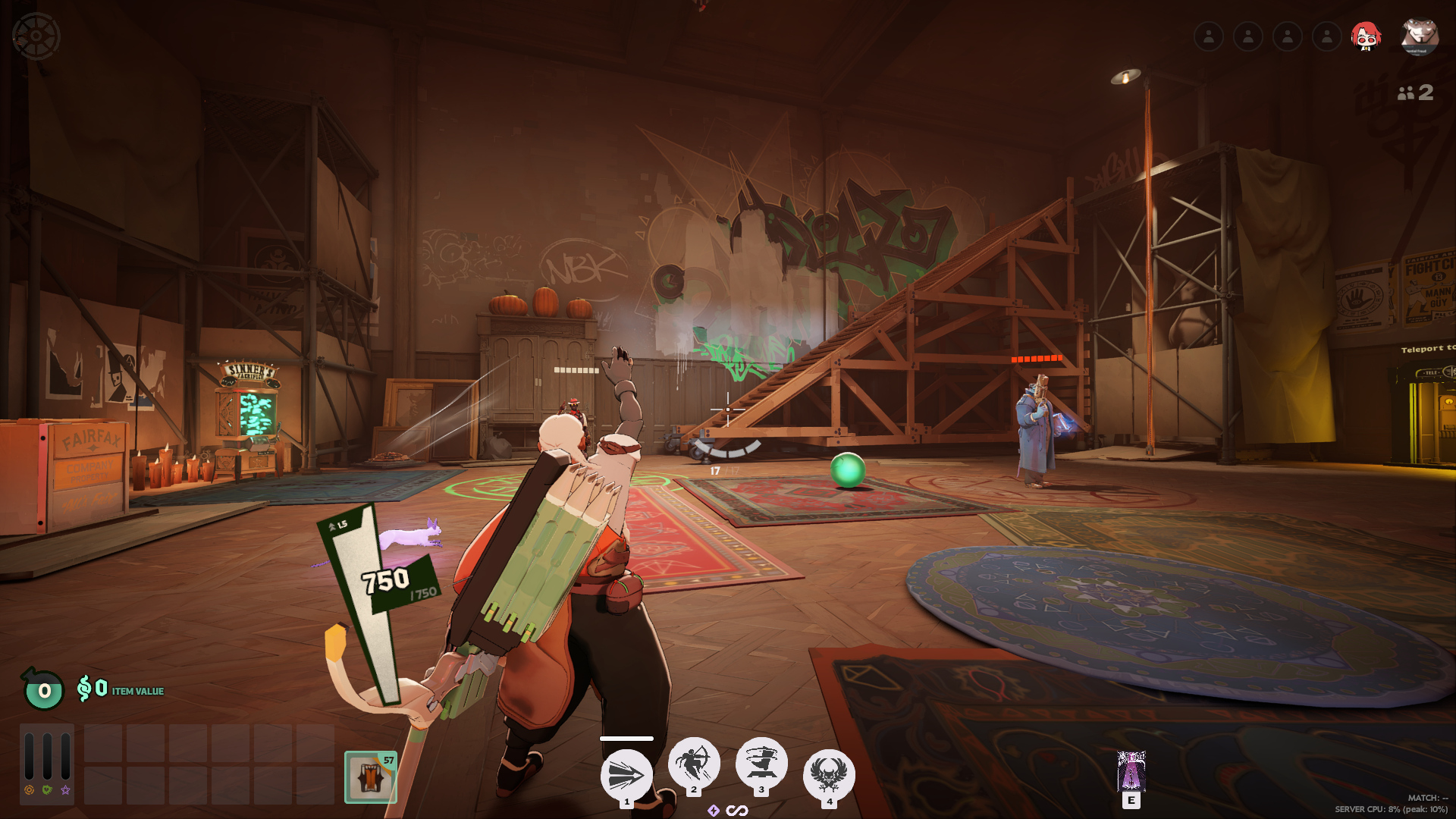
Task: Click the green souls counter icon
Action: (44, 690)
